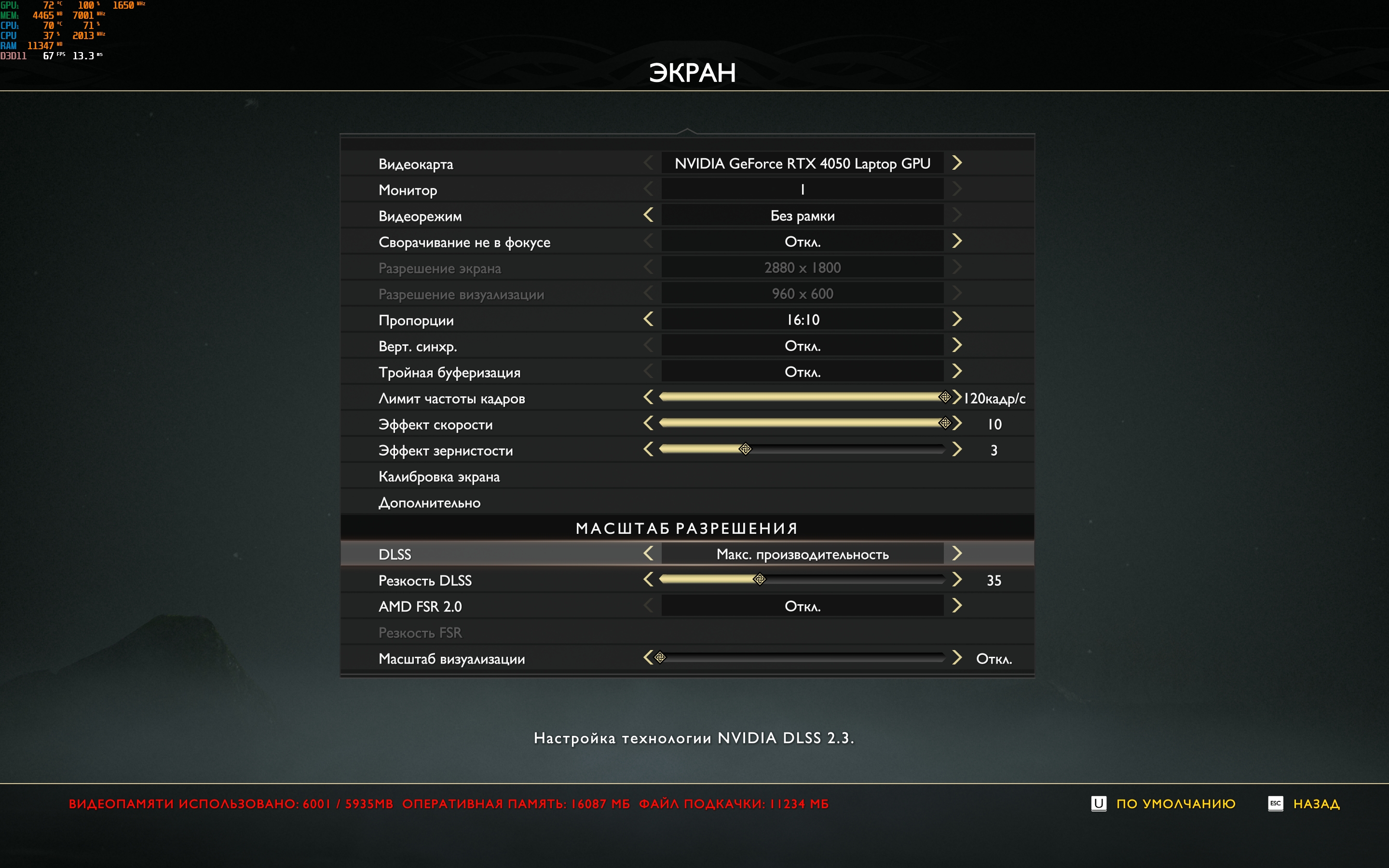Increase Эффект зернистости with right arrow
The height and width of the screenshot is (868, 1389).
click(957, 449)
